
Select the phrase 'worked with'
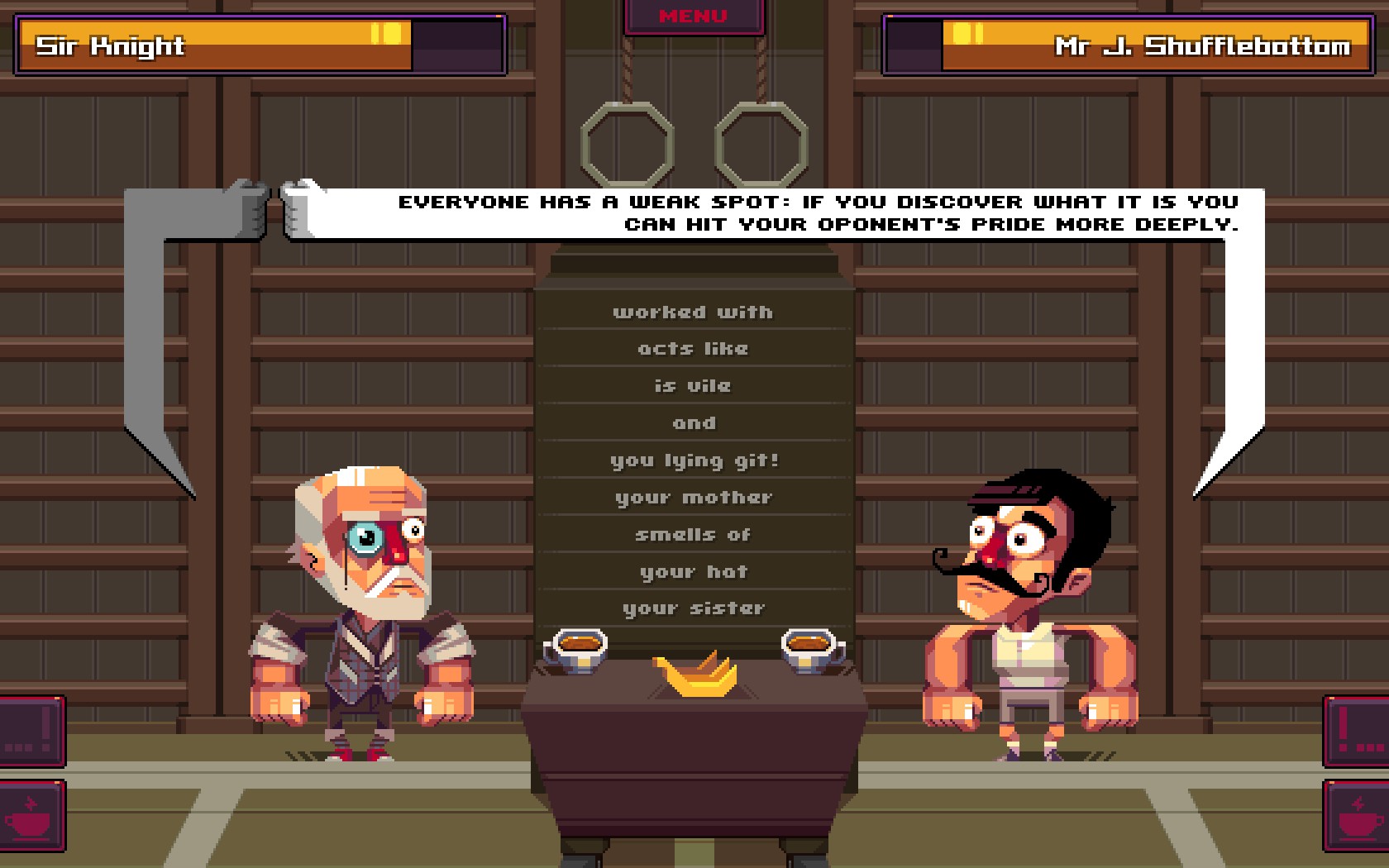[694, 312]
